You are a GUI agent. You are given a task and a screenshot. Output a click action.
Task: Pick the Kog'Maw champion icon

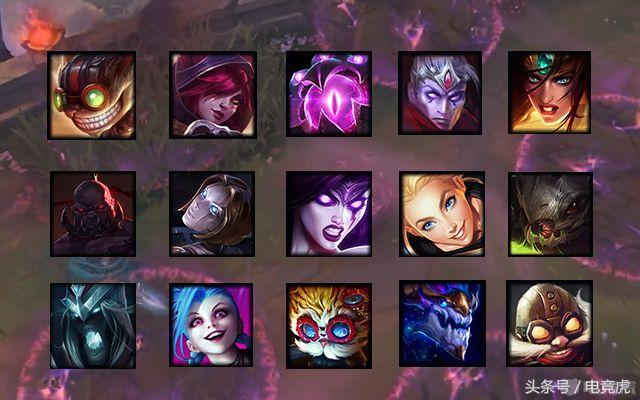point(550,213)
